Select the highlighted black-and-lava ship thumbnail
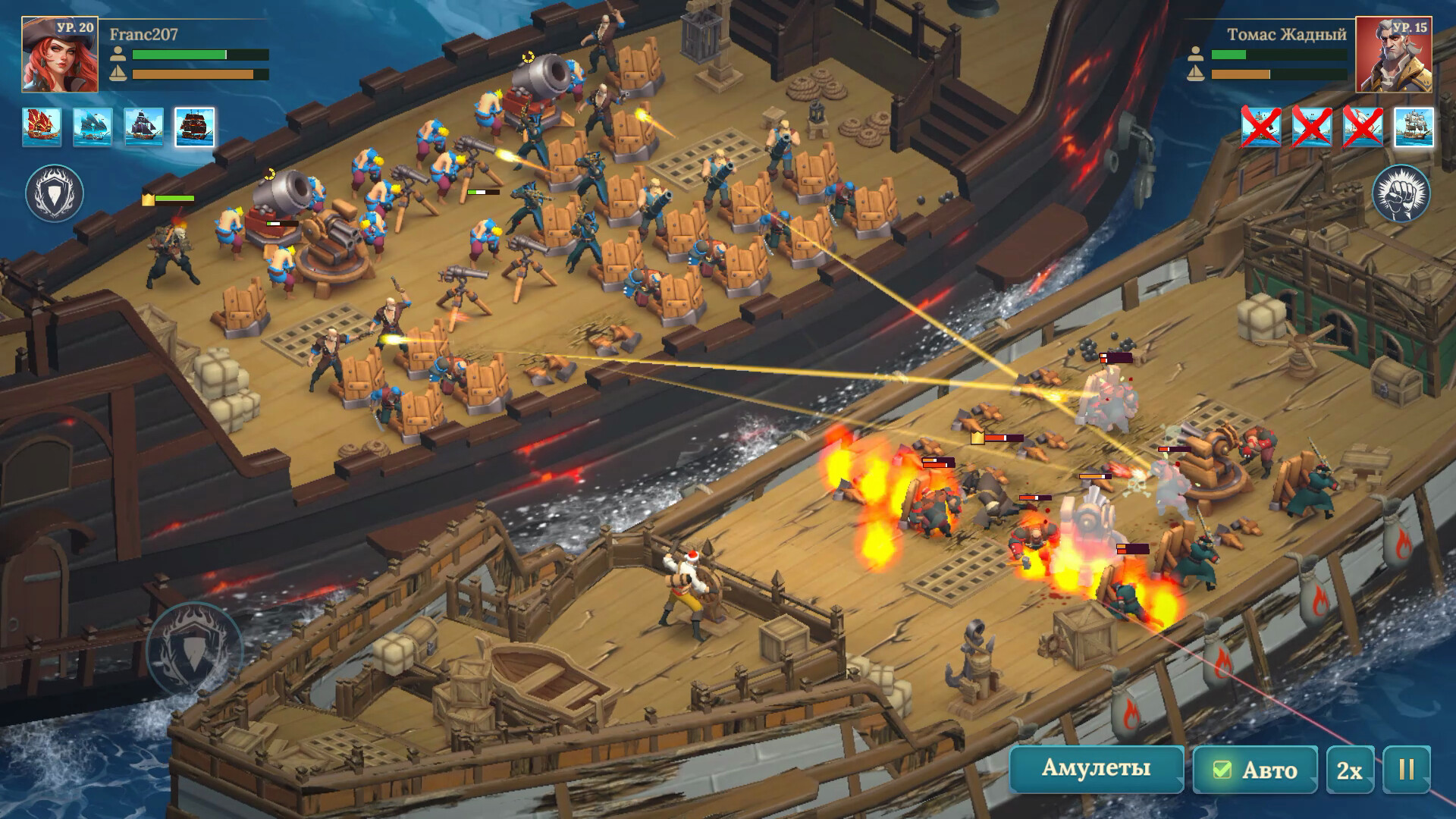 195,127
